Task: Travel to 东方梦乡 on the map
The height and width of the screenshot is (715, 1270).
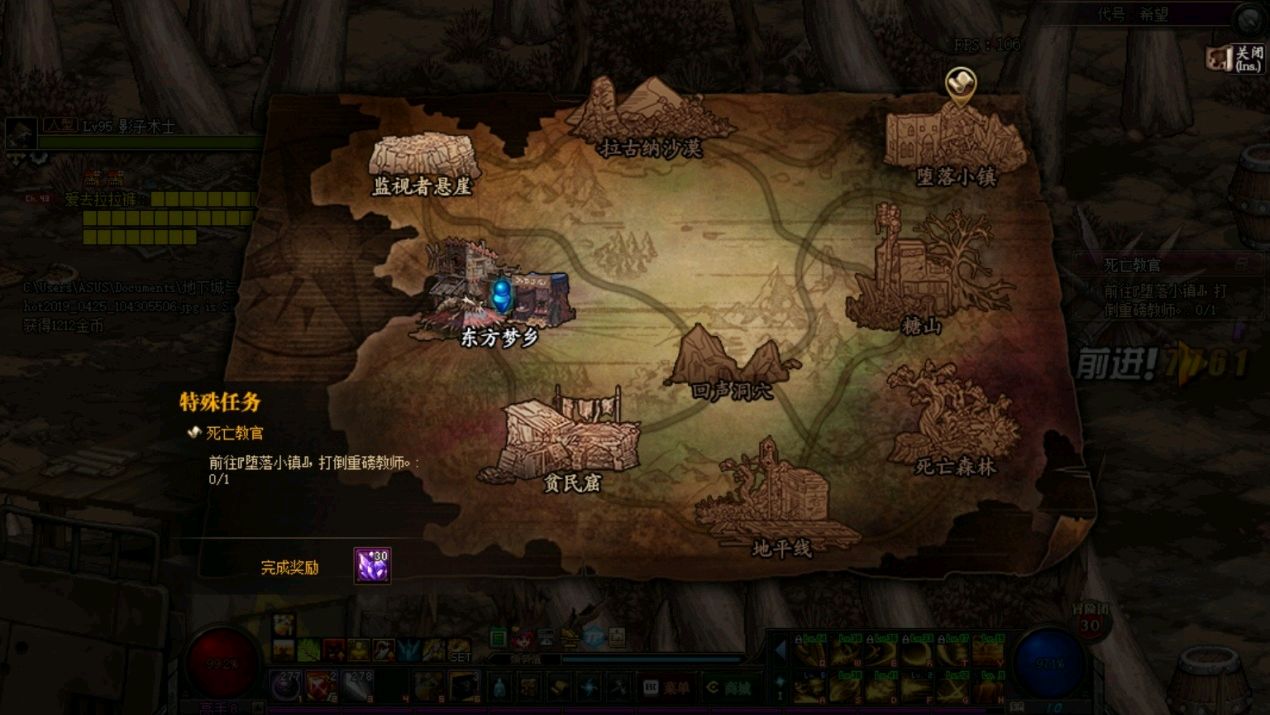Action: coord(500,300)
